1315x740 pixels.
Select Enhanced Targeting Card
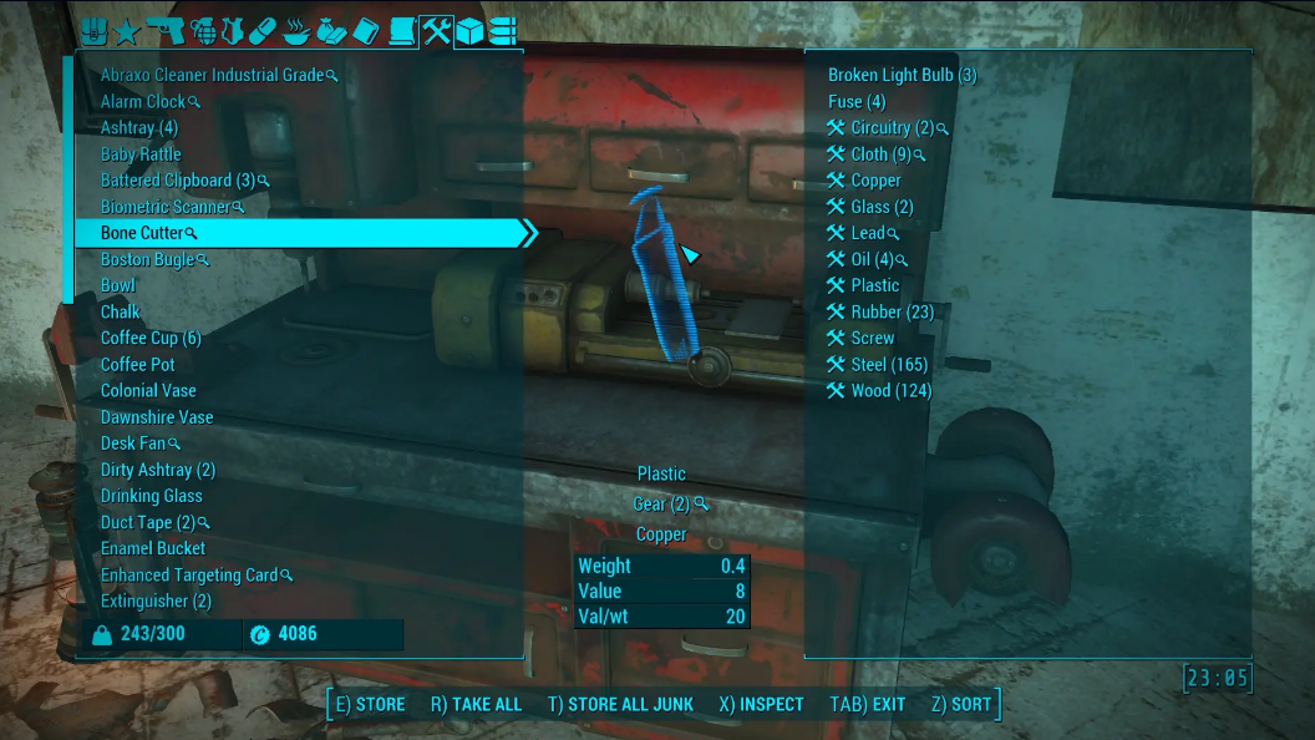tap(189, 575)
